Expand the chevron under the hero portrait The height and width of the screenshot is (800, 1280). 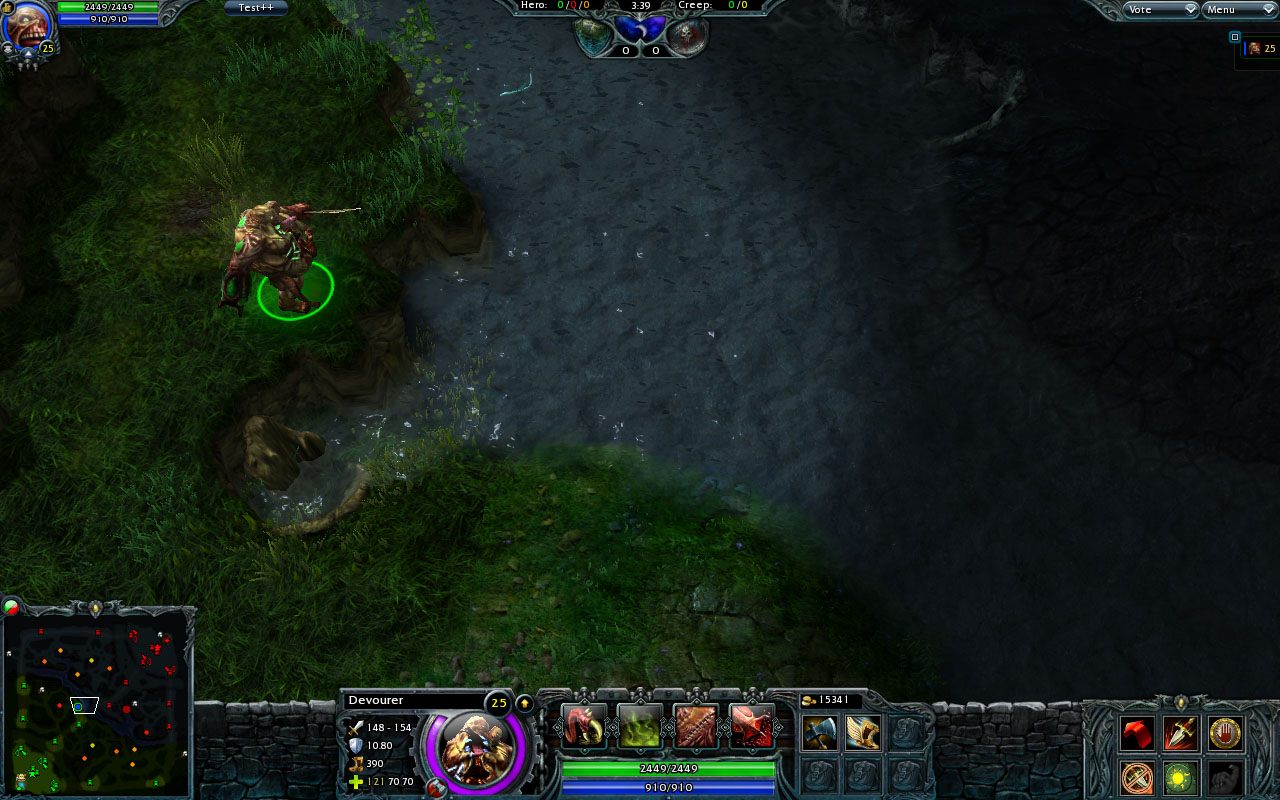click(28, 53)
